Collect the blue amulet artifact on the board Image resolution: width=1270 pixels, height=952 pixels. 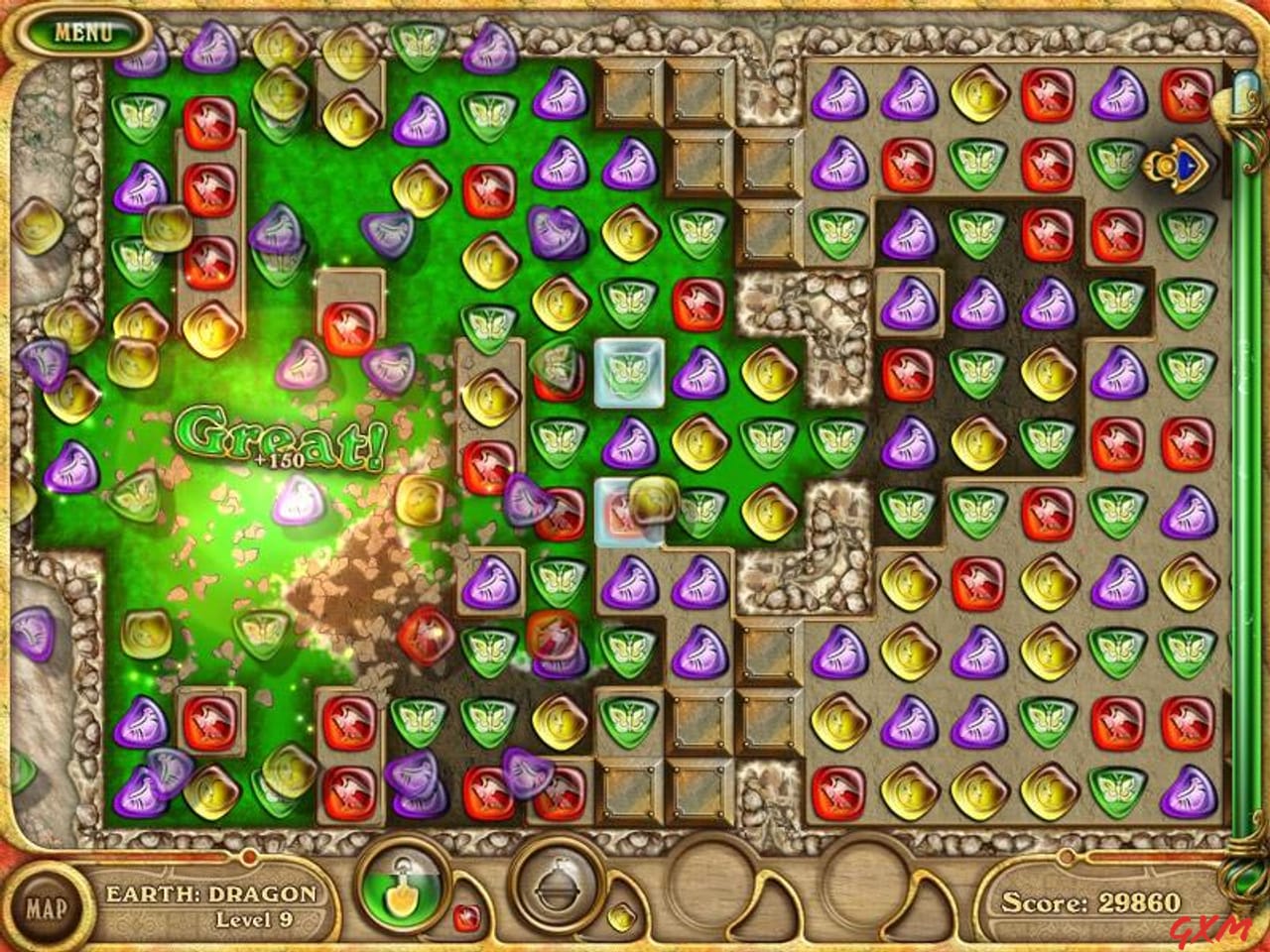point(1177,167)
